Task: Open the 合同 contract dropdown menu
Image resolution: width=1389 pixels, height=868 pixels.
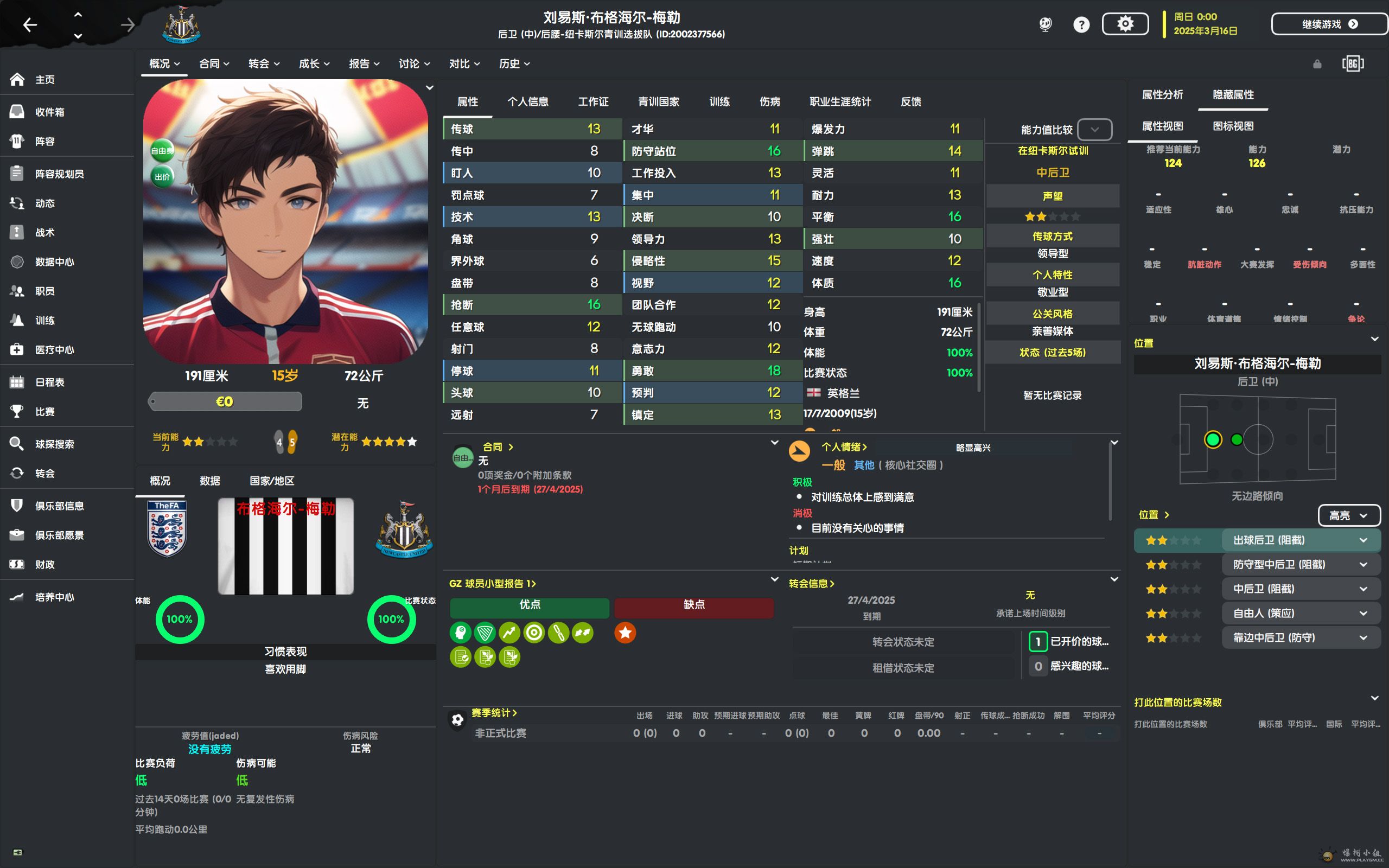Action: (x=214, y=63)
